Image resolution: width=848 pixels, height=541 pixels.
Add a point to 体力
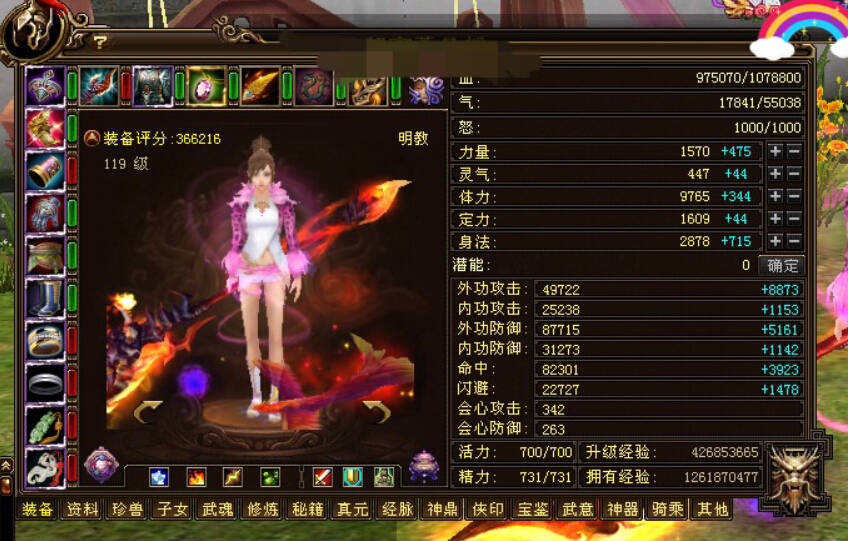774,196
